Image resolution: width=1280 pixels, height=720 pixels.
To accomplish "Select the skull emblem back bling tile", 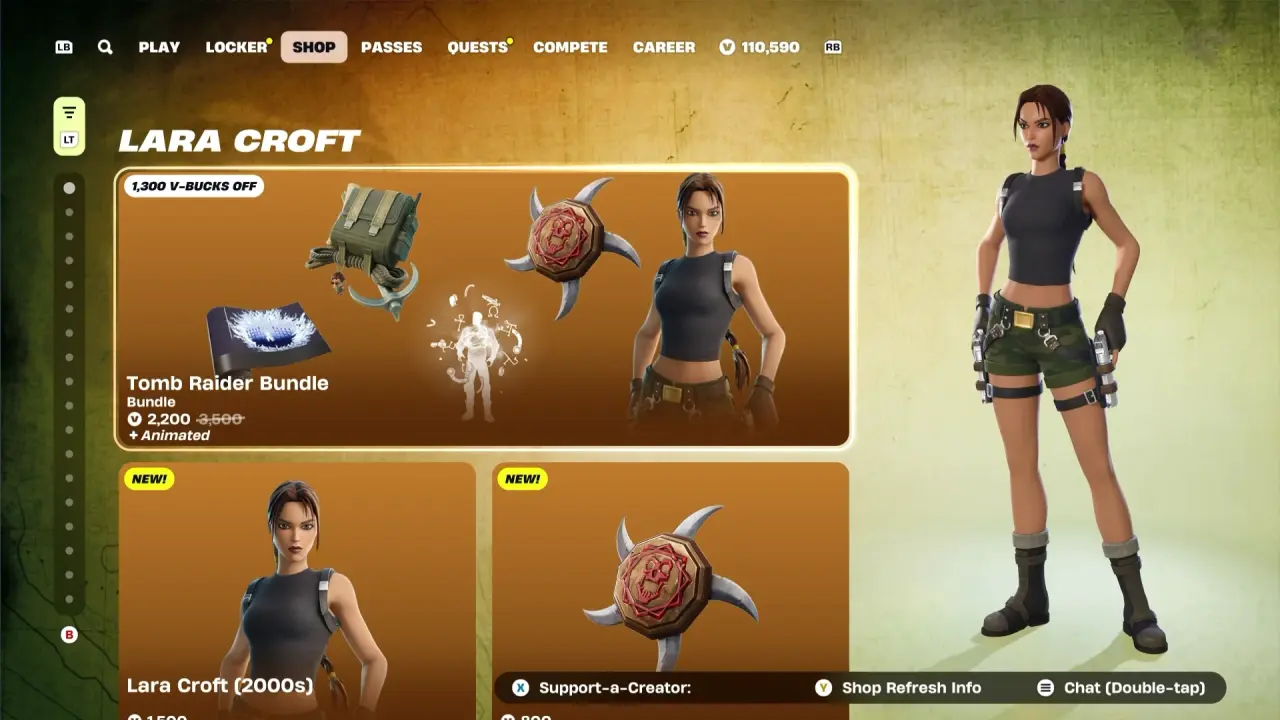I will (670, 580).
